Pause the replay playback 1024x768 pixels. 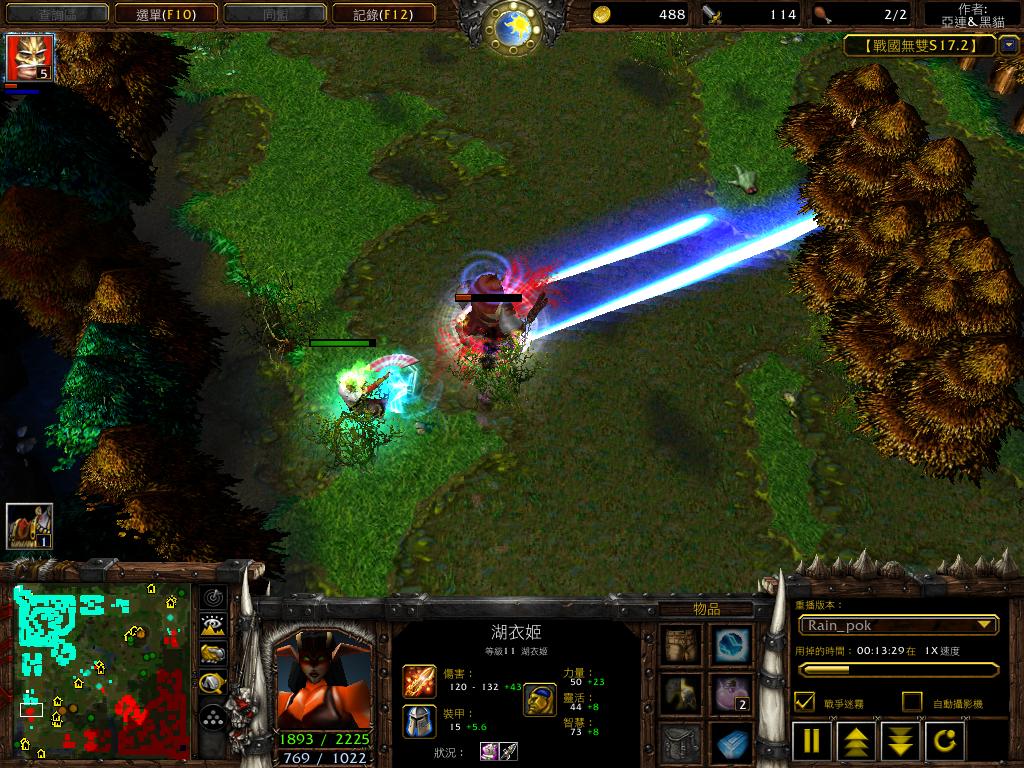point(812,742)
